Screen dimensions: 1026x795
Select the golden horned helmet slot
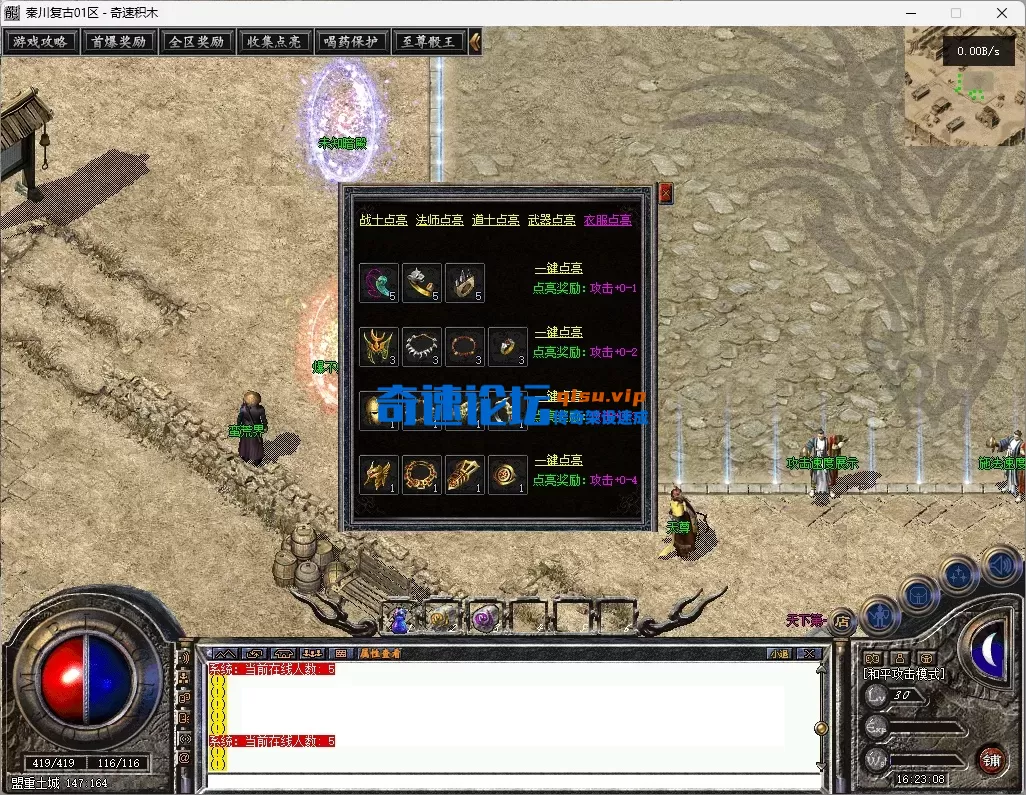pos(379,347)
